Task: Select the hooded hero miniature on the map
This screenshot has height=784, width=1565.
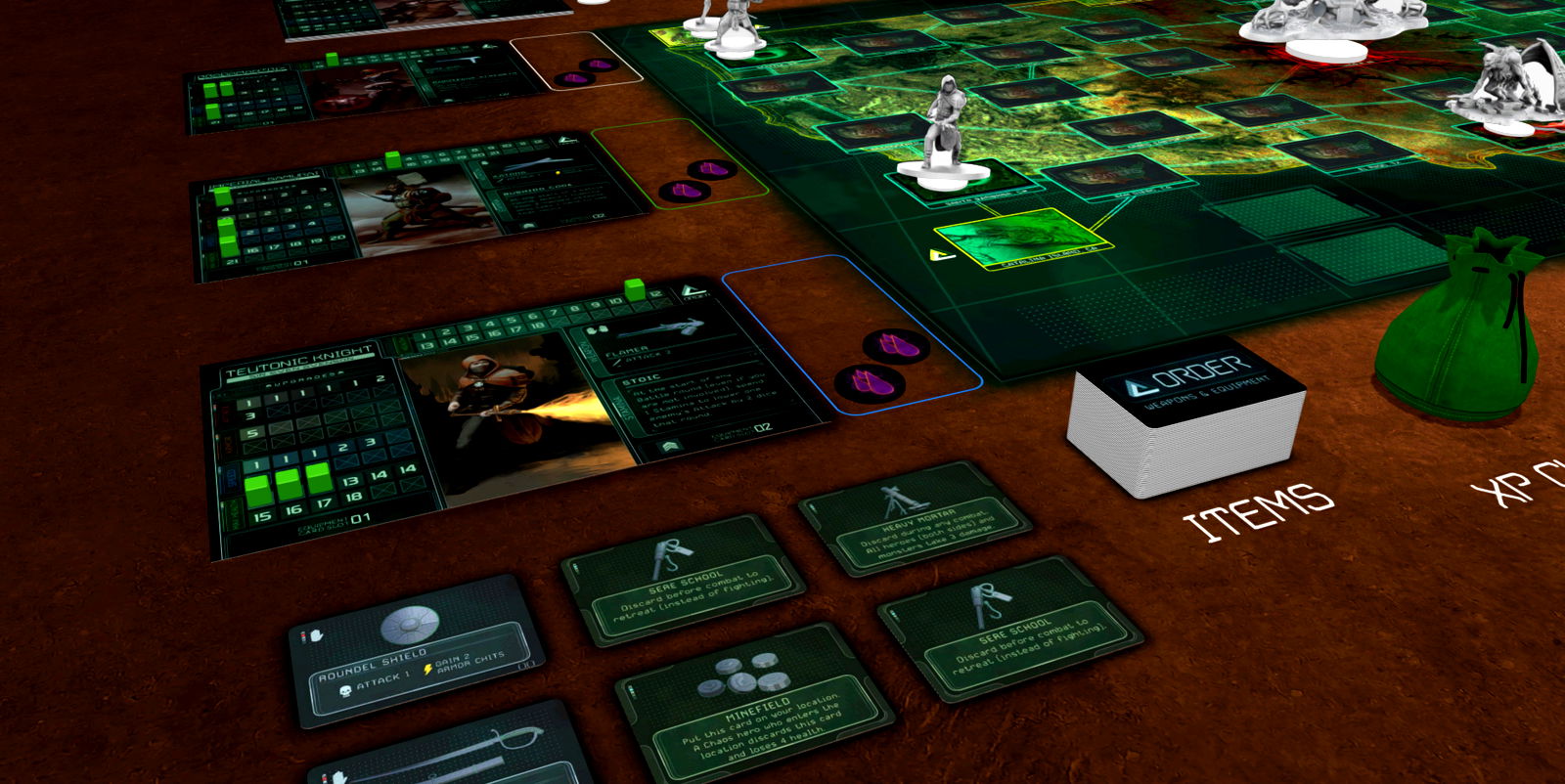Action: 944,132
